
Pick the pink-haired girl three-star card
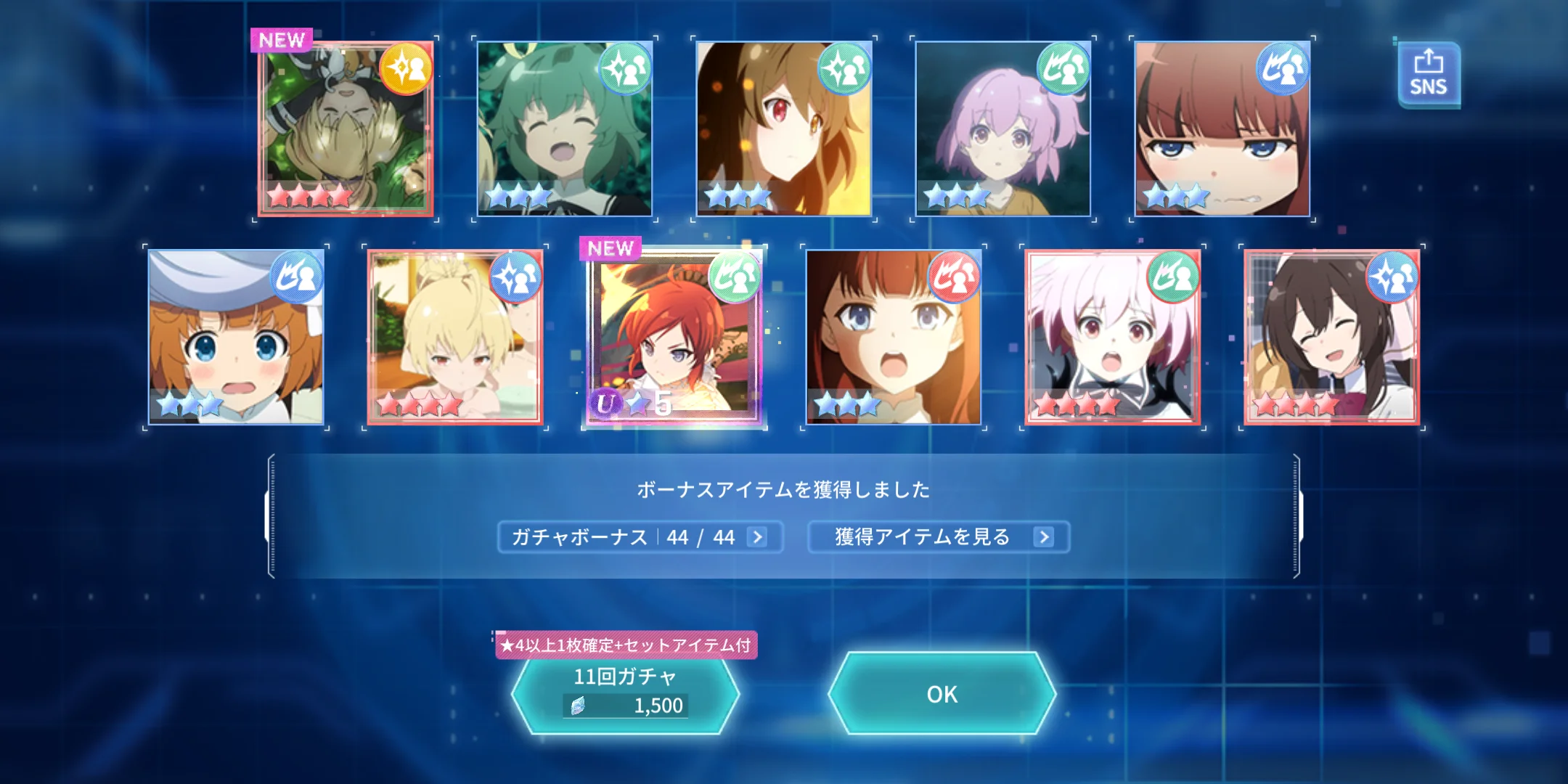[1003, 128]
